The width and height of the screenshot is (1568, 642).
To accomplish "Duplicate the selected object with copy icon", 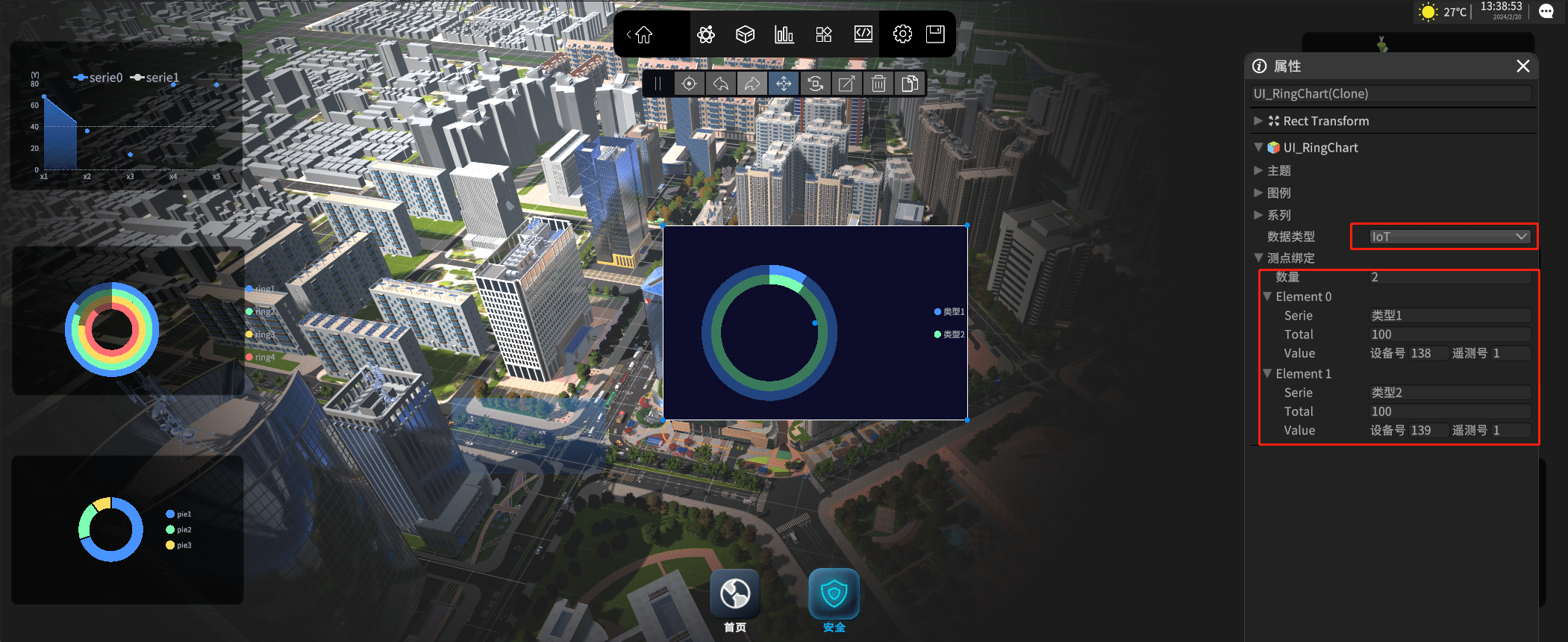I will click(910, 84).
